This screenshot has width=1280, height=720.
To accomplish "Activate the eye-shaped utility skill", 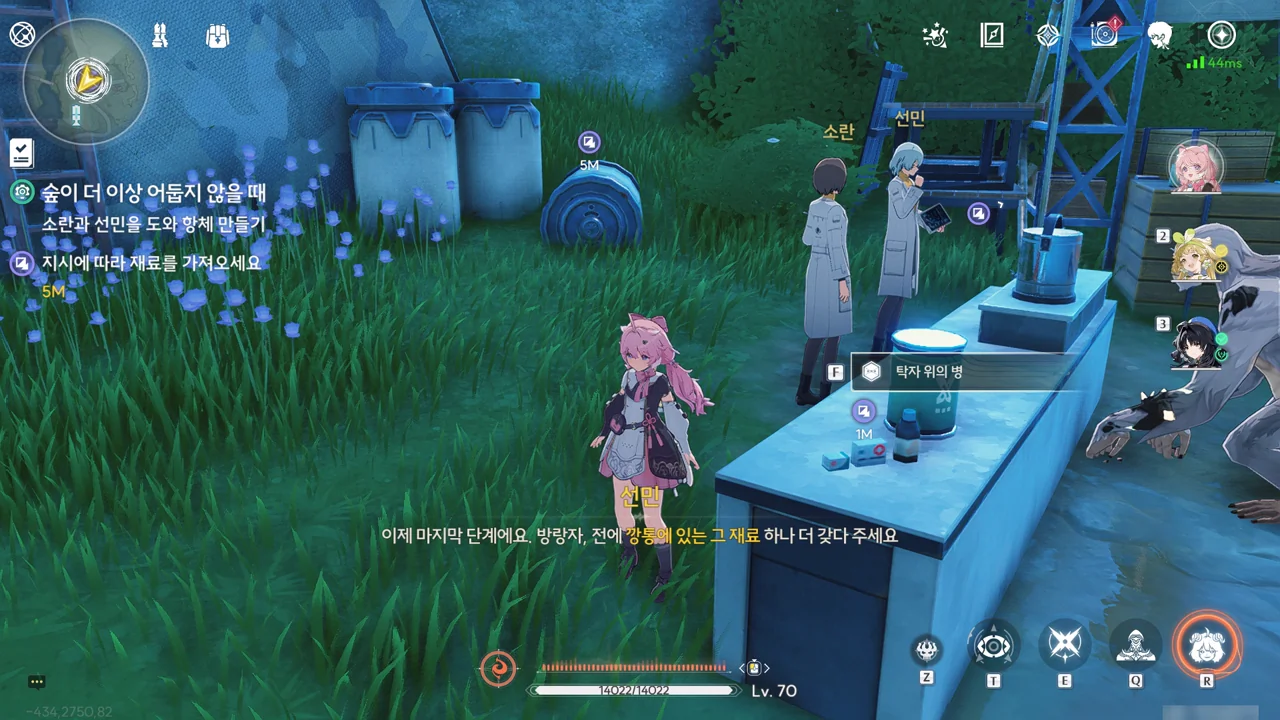I will click(994, 646).
